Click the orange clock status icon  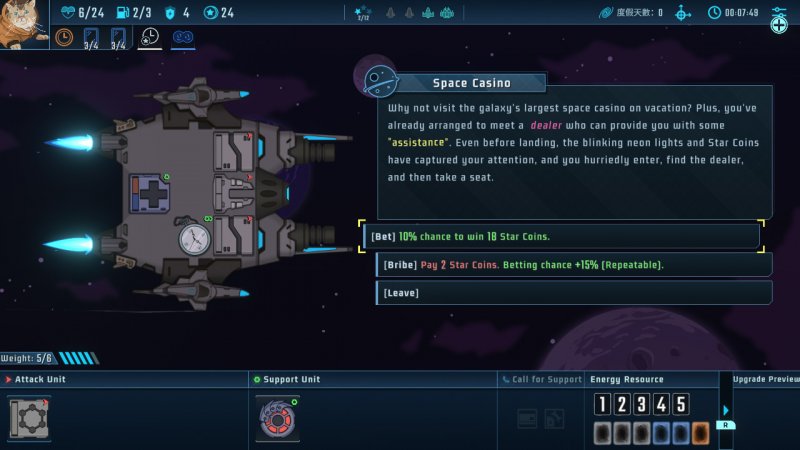[64, 38]
